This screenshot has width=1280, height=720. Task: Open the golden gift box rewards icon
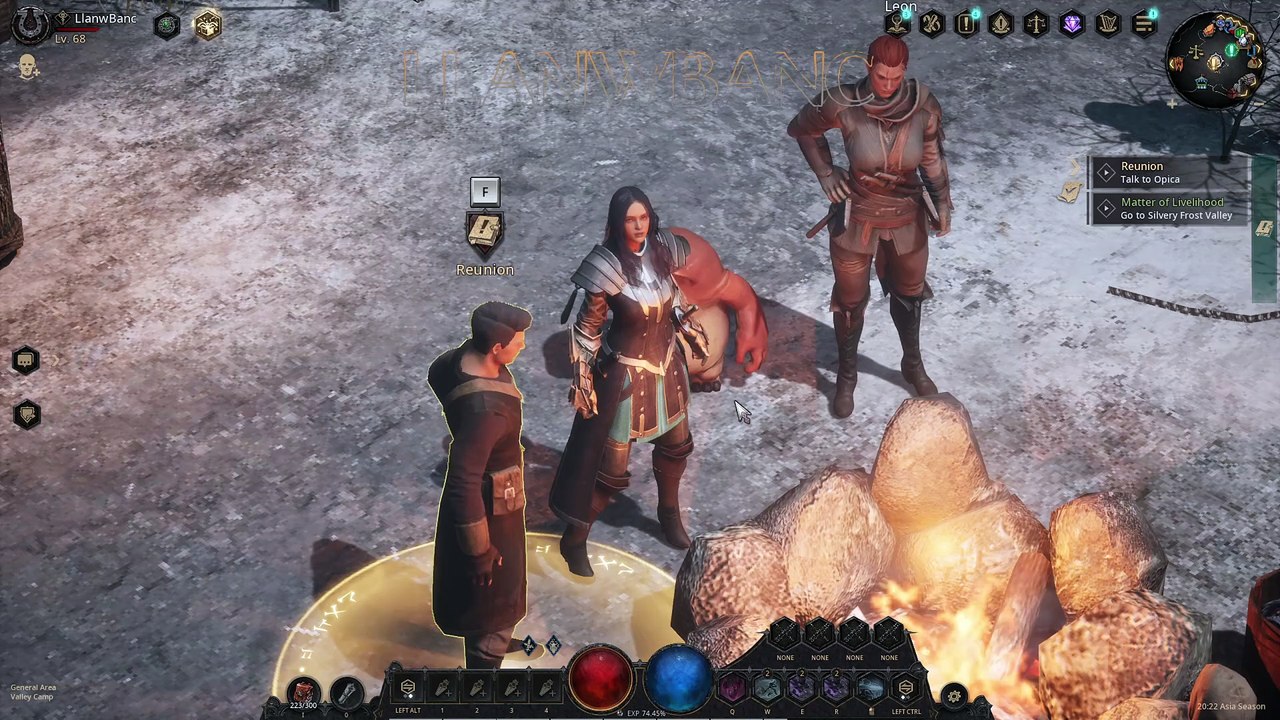(x=207, y=25)
